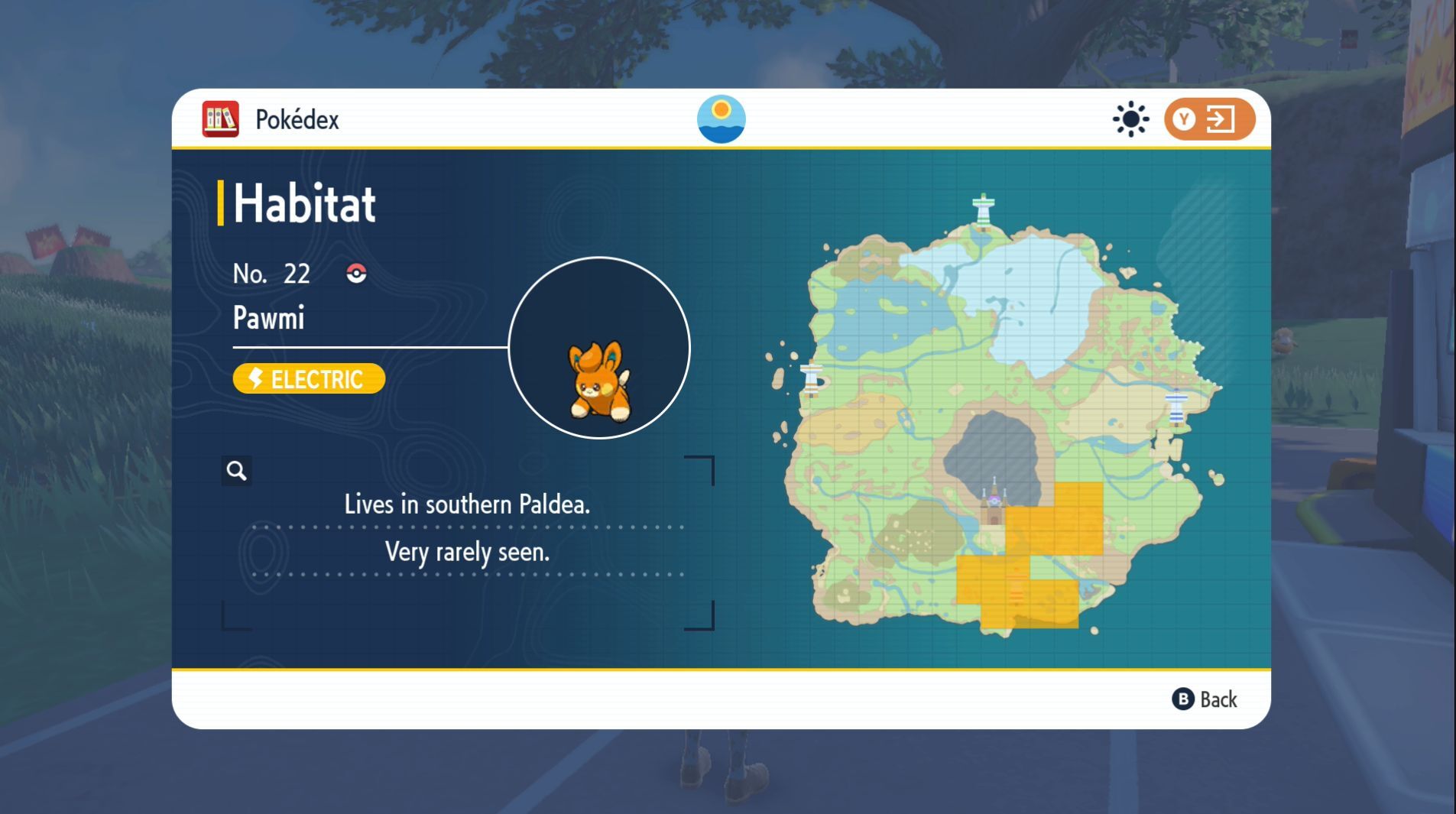Open the magnifying glass search icon

(x=237, y=472)
